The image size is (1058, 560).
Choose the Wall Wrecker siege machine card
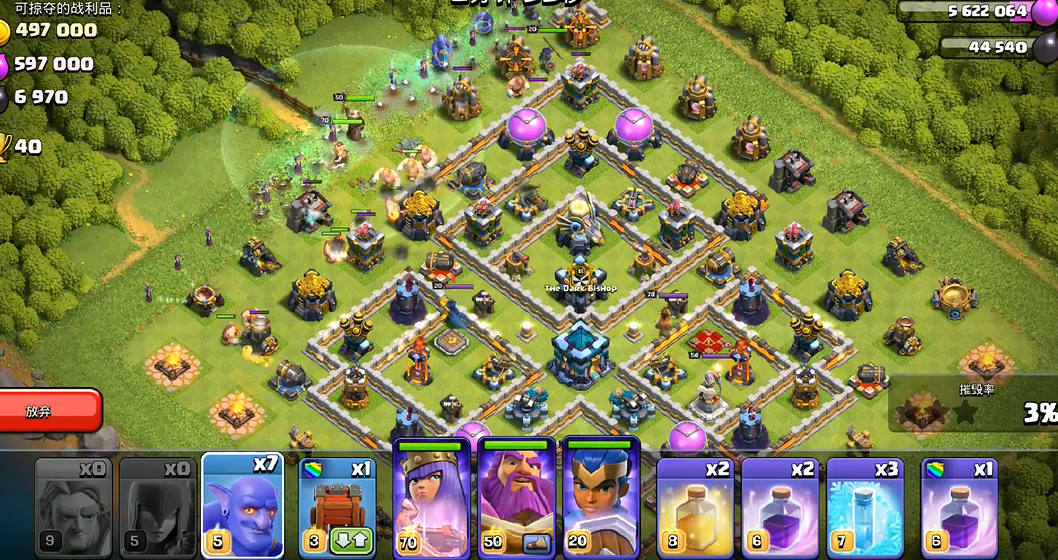point(334,495)
